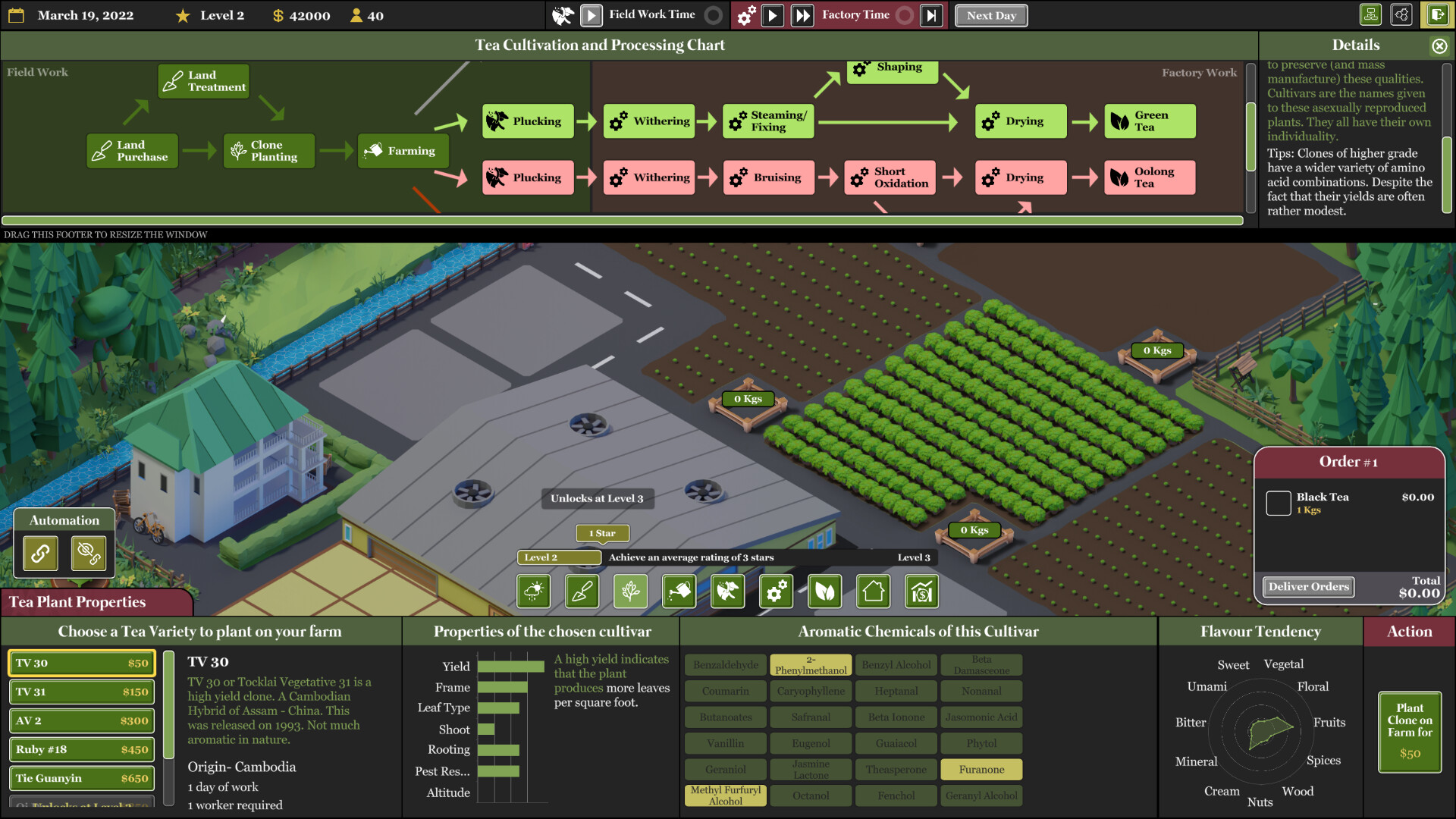Open the chemical compounds icon top right

coord(1401,14)
